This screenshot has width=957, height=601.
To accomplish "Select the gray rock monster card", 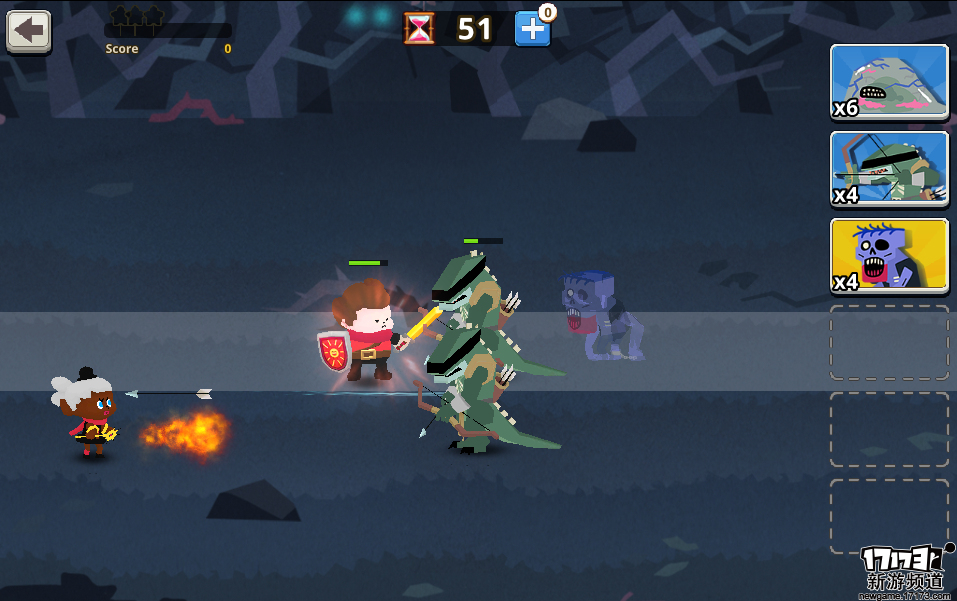I will (889, 83).
